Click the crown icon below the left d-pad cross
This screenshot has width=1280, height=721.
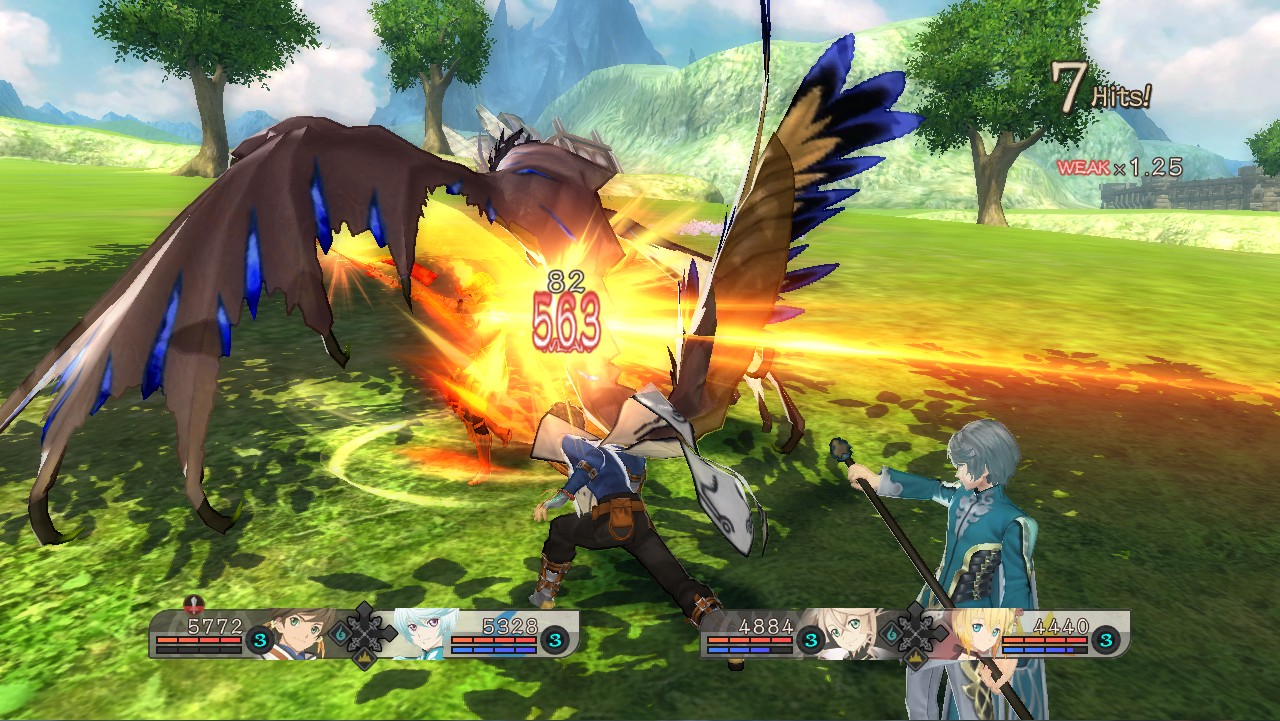[x=365, y=660]
